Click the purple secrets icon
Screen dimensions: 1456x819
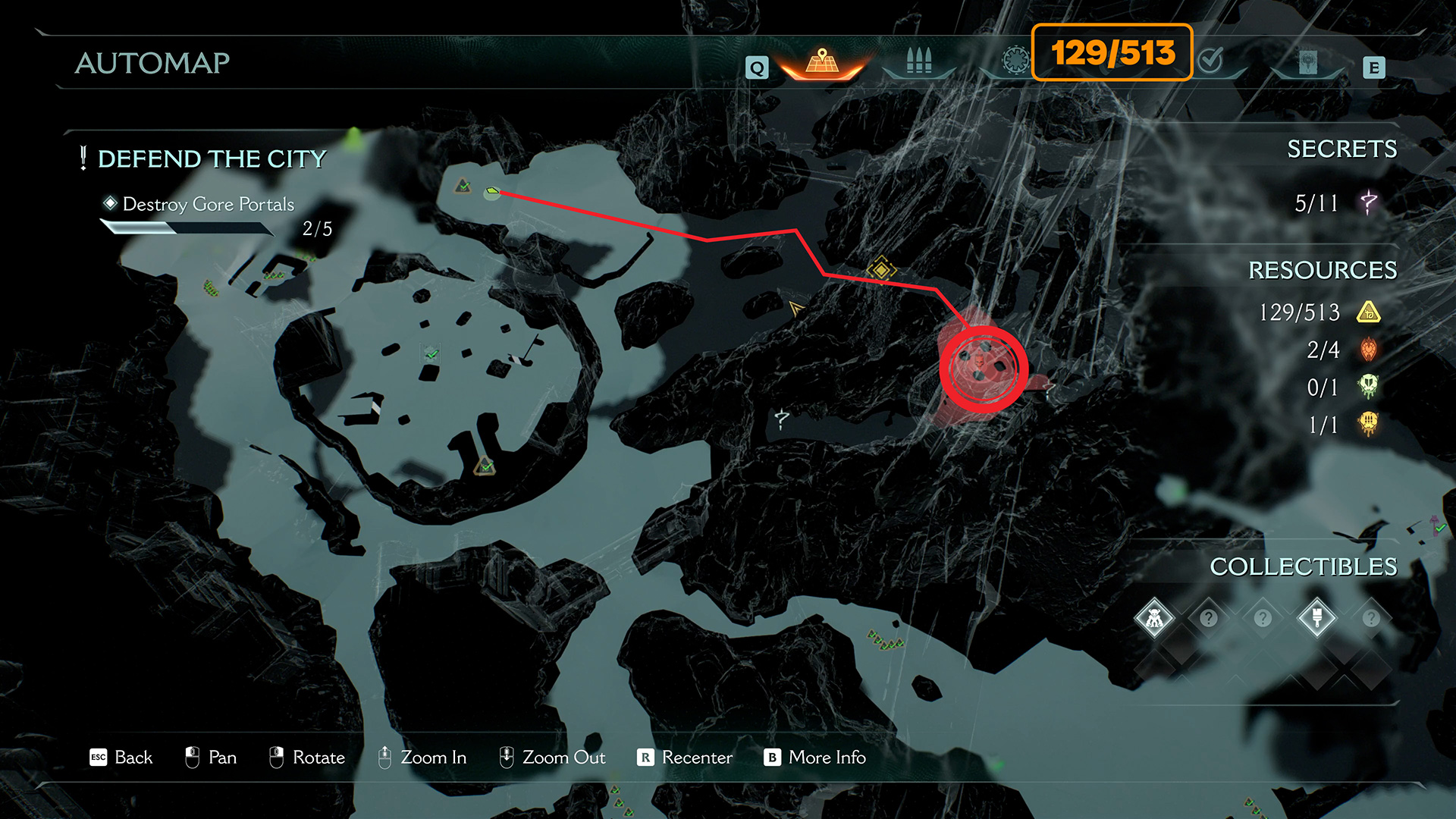pyautogui.click(x=1369, y=202)
